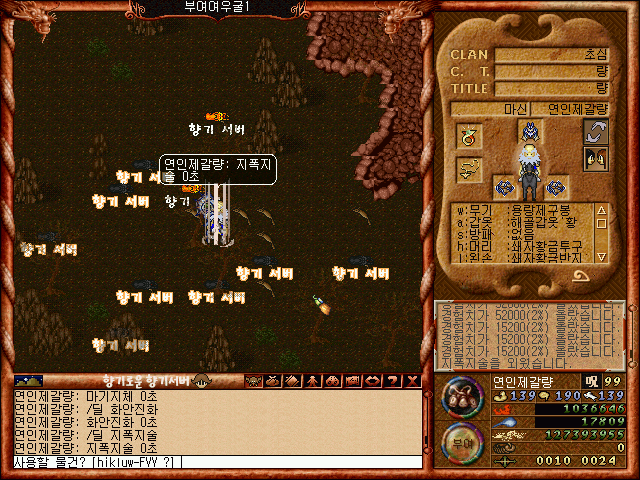Select the weapon row in equipment list
The image size is (640, 480).
[522, 210]
